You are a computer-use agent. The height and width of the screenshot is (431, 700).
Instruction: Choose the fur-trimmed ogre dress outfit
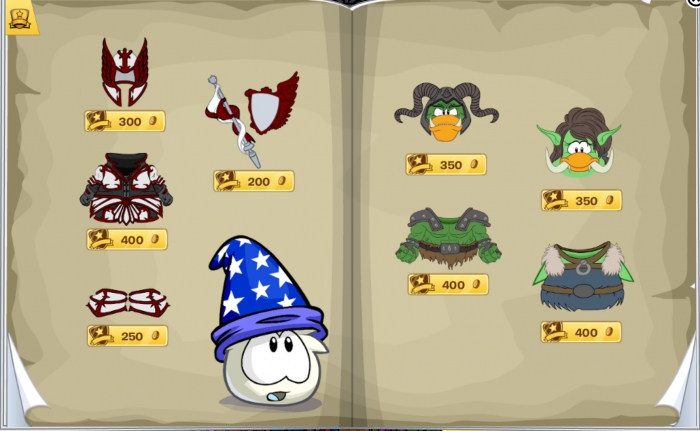[580, 277]
